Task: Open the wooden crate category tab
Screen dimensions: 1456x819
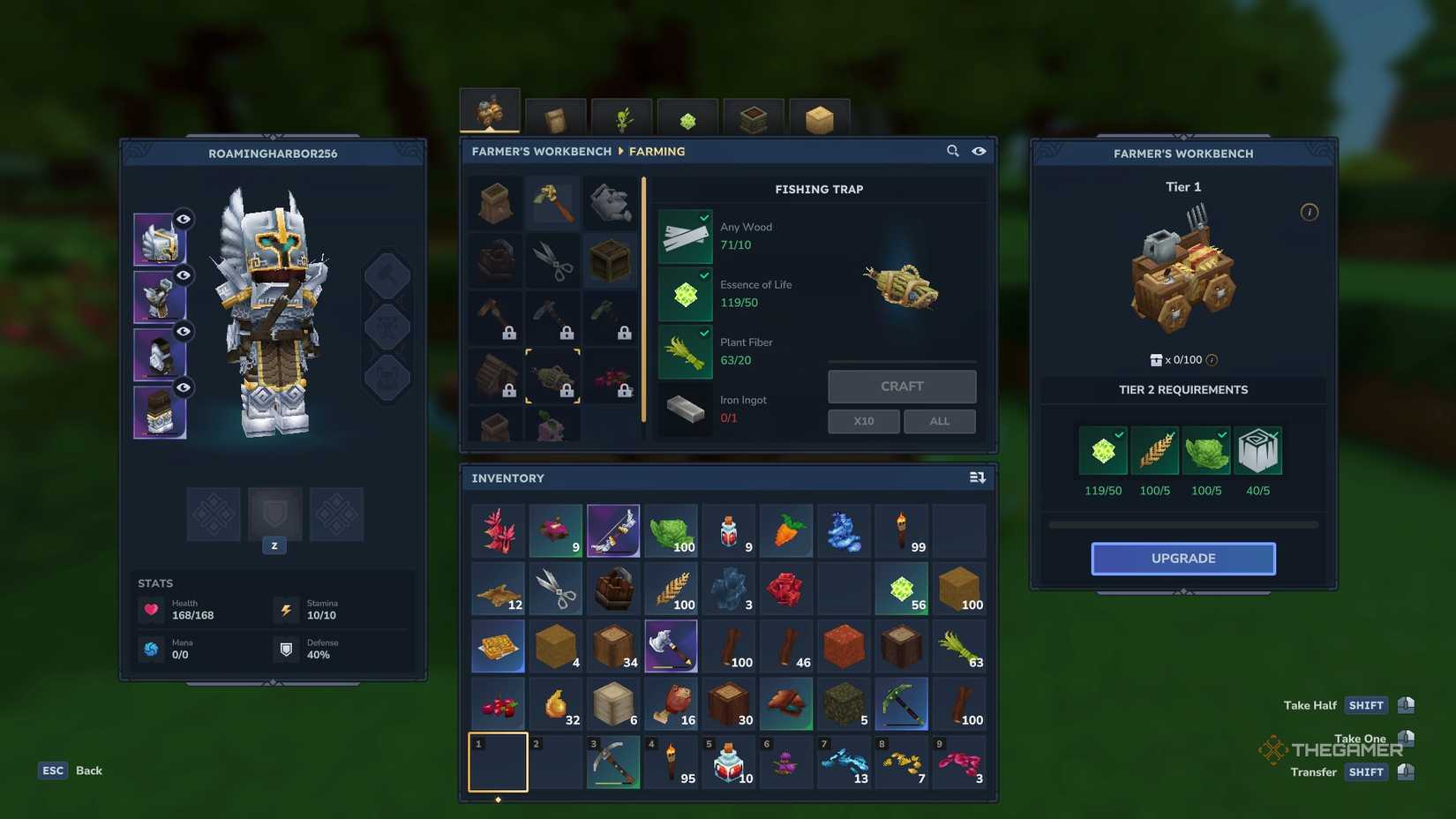Action: click(x=556, y=117)
